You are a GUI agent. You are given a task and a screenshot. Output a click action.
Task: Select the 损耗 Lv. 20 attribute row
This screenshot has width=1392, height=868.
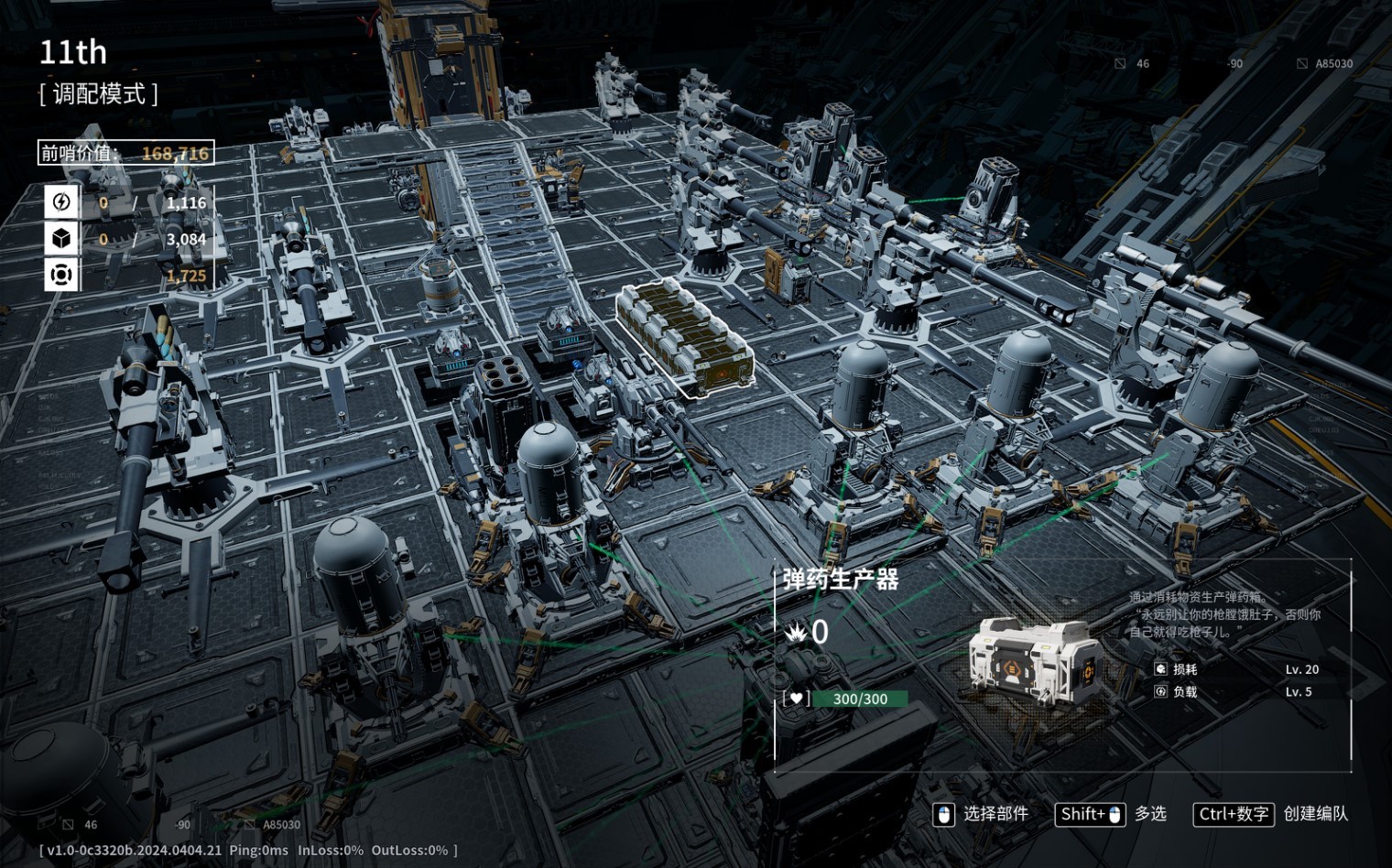pos(1236,669)
